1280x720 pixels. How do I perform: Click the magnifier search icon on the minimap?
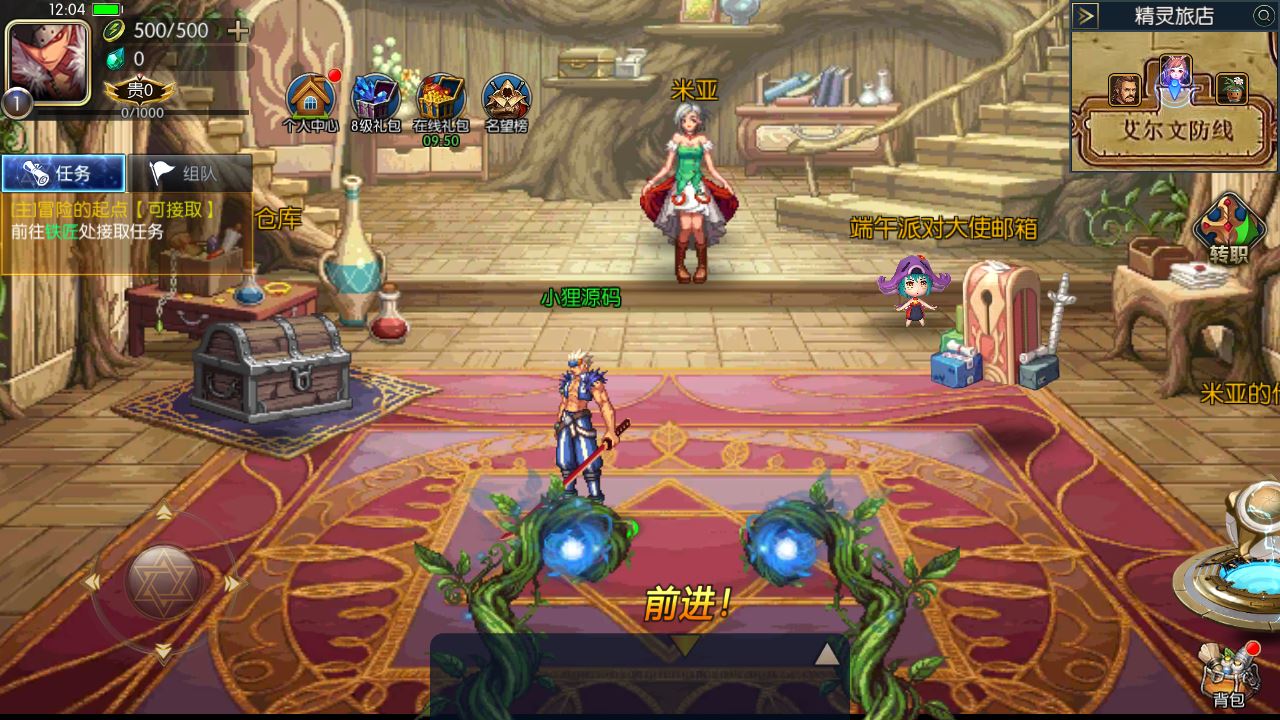[1263, 15]
